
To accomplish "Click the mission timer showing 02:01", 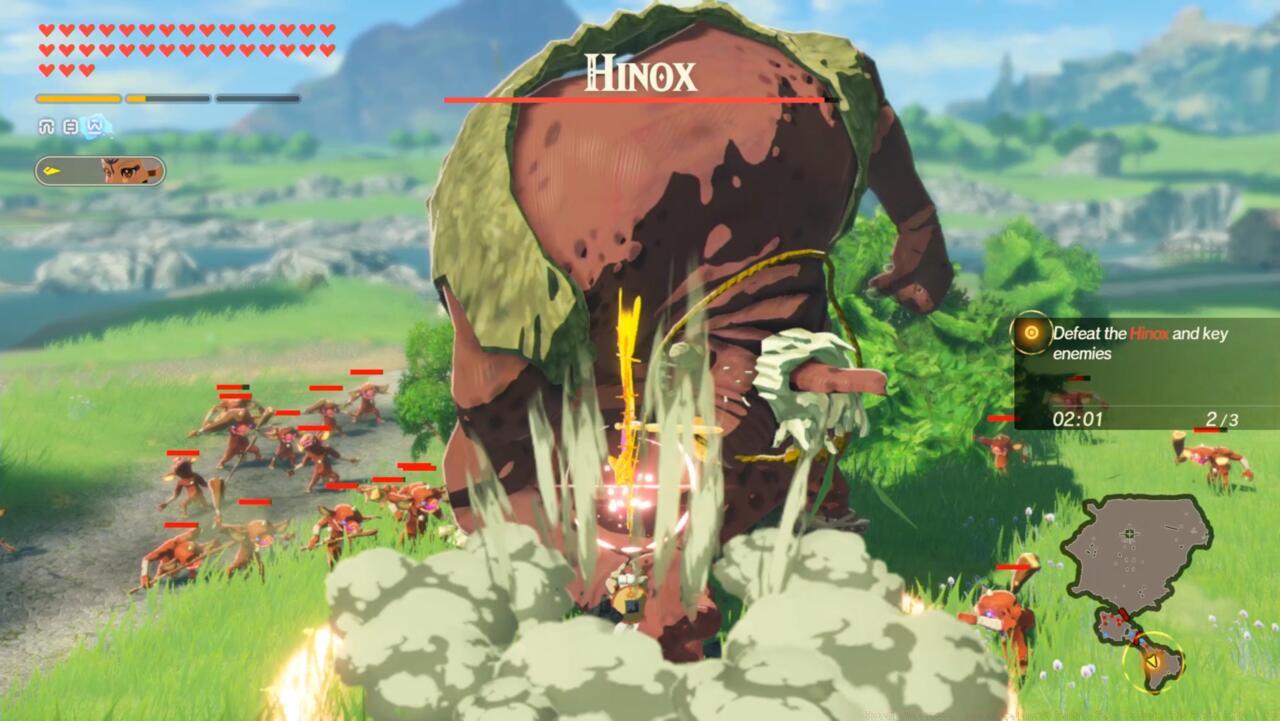I will [1080, 417].
